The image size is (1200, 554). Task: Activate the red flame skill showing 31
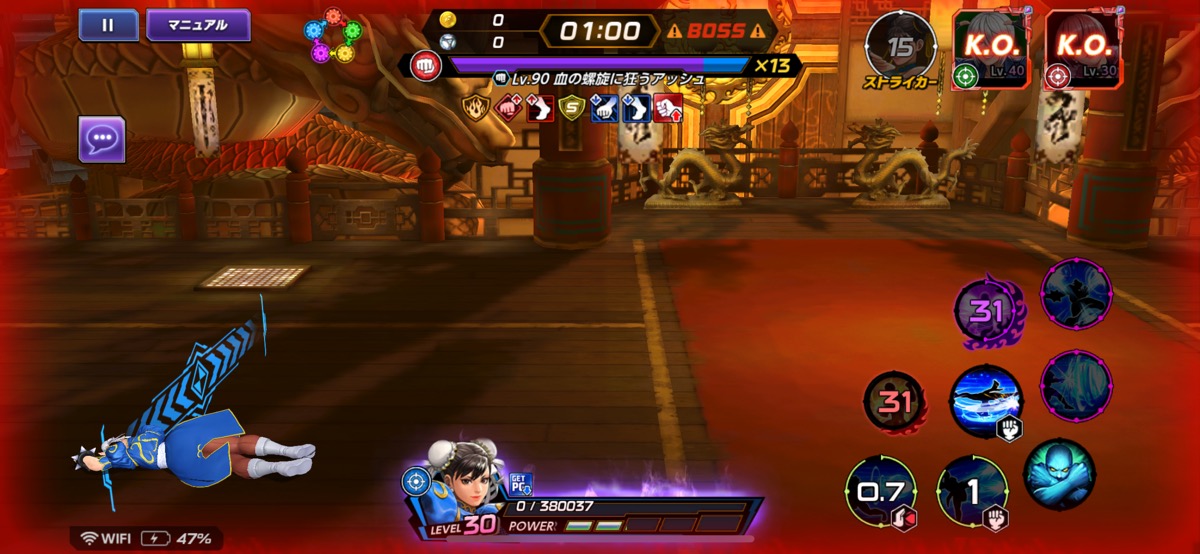click(x=895, y=402)
